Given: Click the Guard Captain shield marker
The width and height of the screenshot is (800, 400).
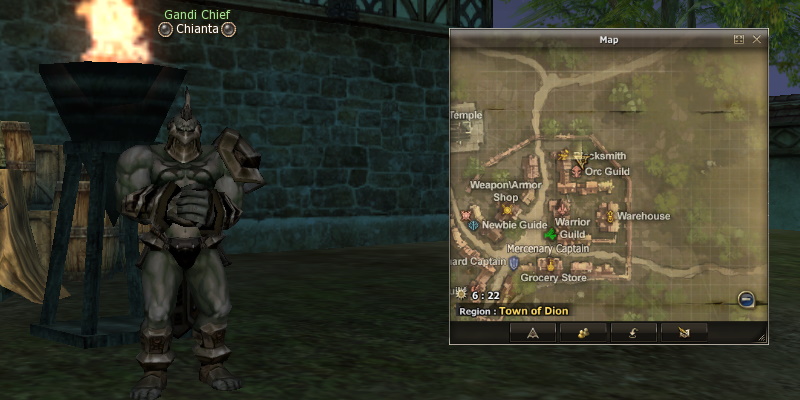Looking at the screenshot, I should point(514,263).
